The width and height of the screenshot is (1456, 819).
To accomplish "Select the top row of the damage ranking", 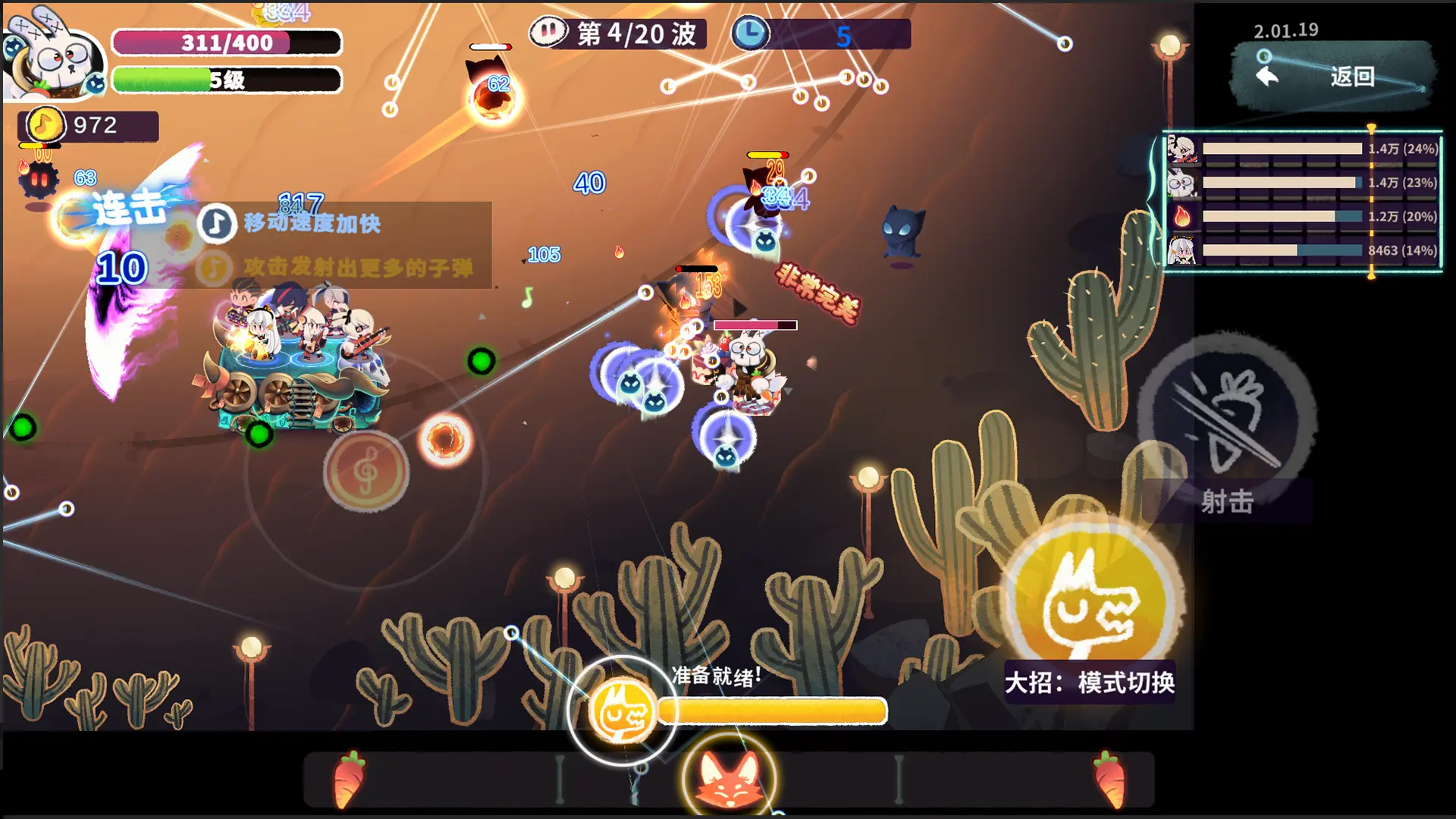I will click(x=1303, y=149).
